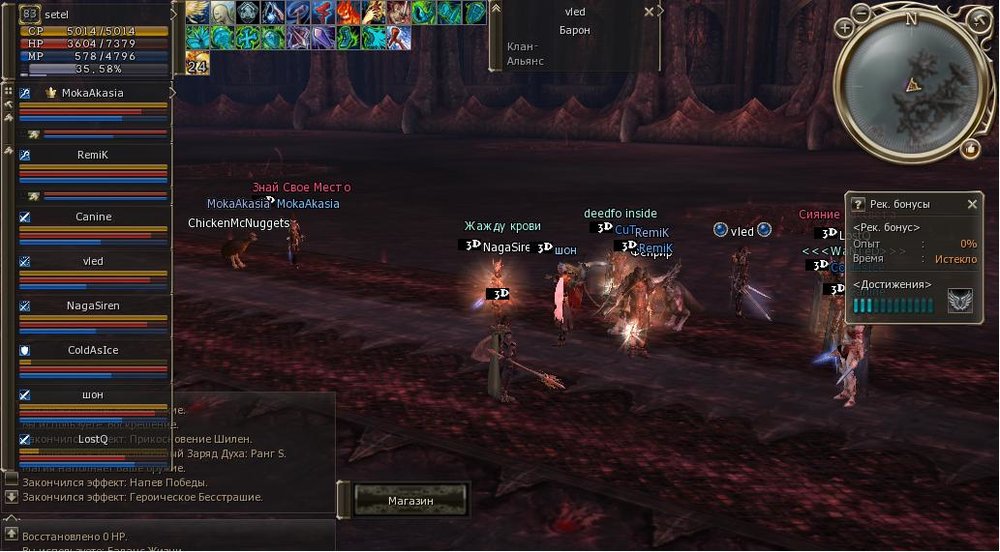Click the circular minimap radar
Viewport: 1000px width, 552px height.
tap(910, 88)
